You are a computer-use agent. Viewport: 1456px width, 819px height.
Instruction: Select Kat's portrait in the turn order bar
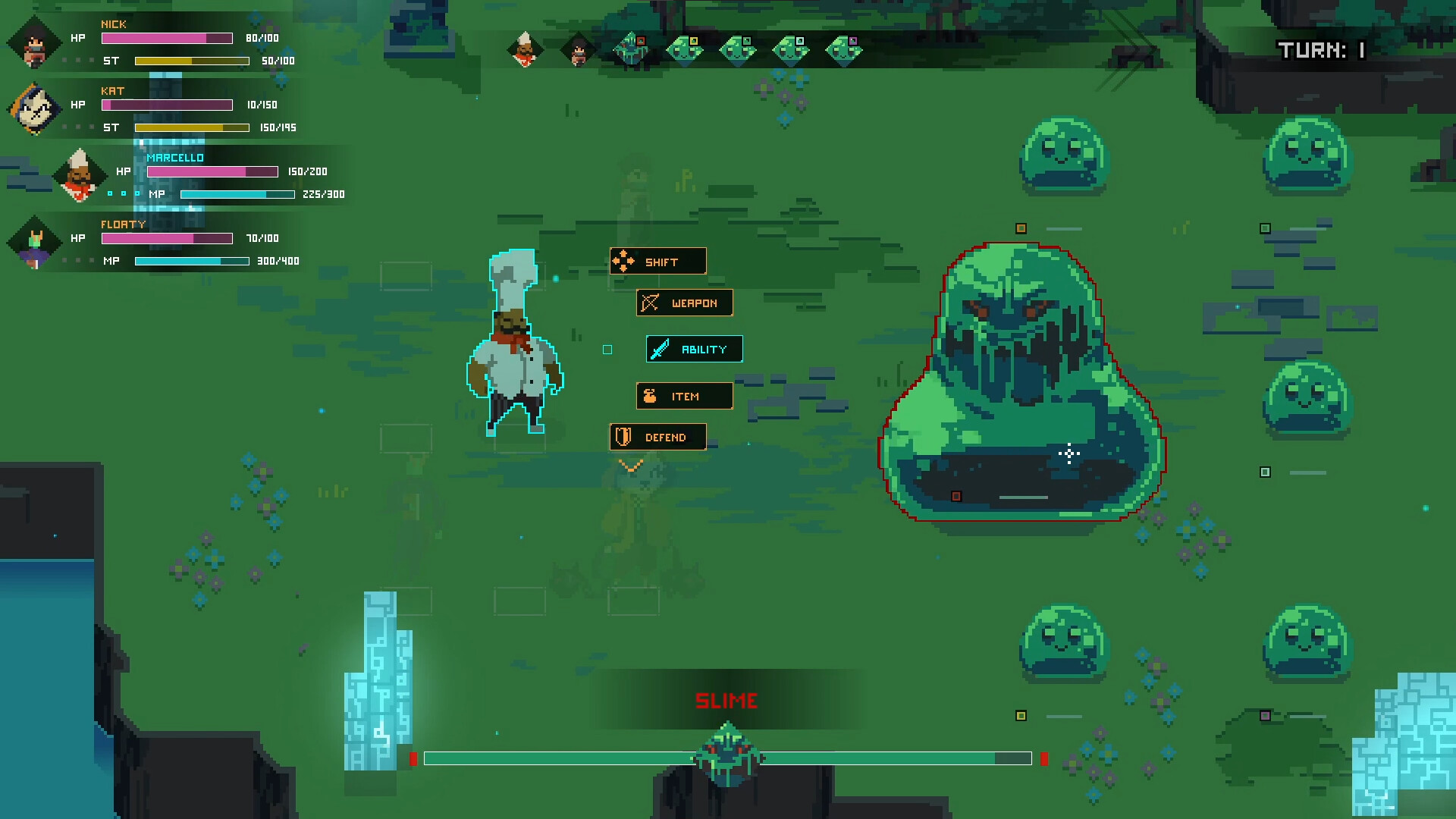click(x=578, y=49)
